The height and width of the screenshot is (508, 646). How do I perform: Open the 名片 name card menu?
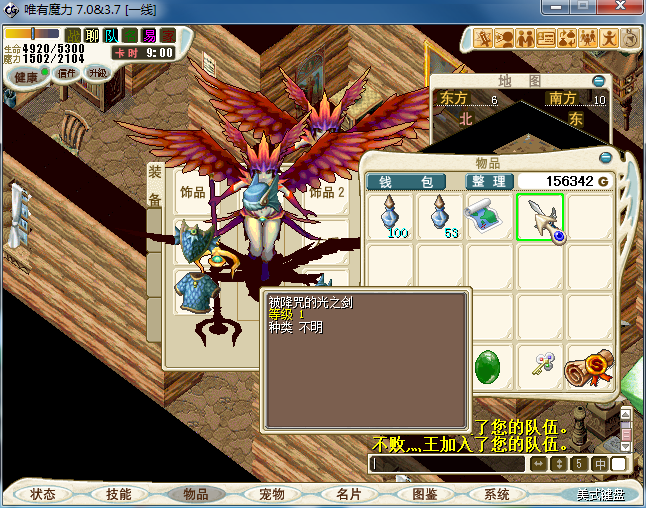(348, 494)
